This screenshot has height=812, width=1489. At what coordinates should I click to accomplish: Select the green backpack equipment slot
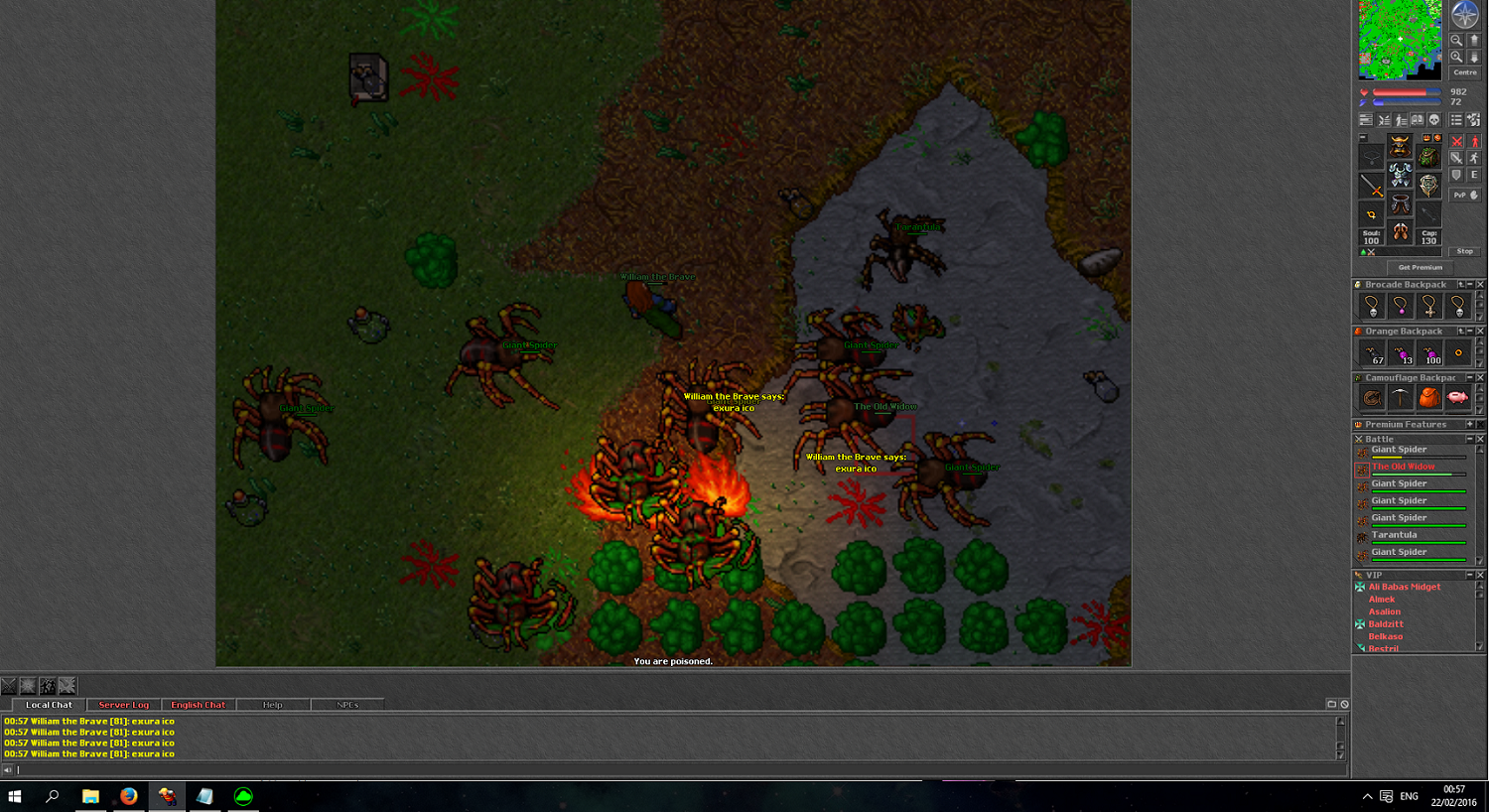pos(1427,156)
